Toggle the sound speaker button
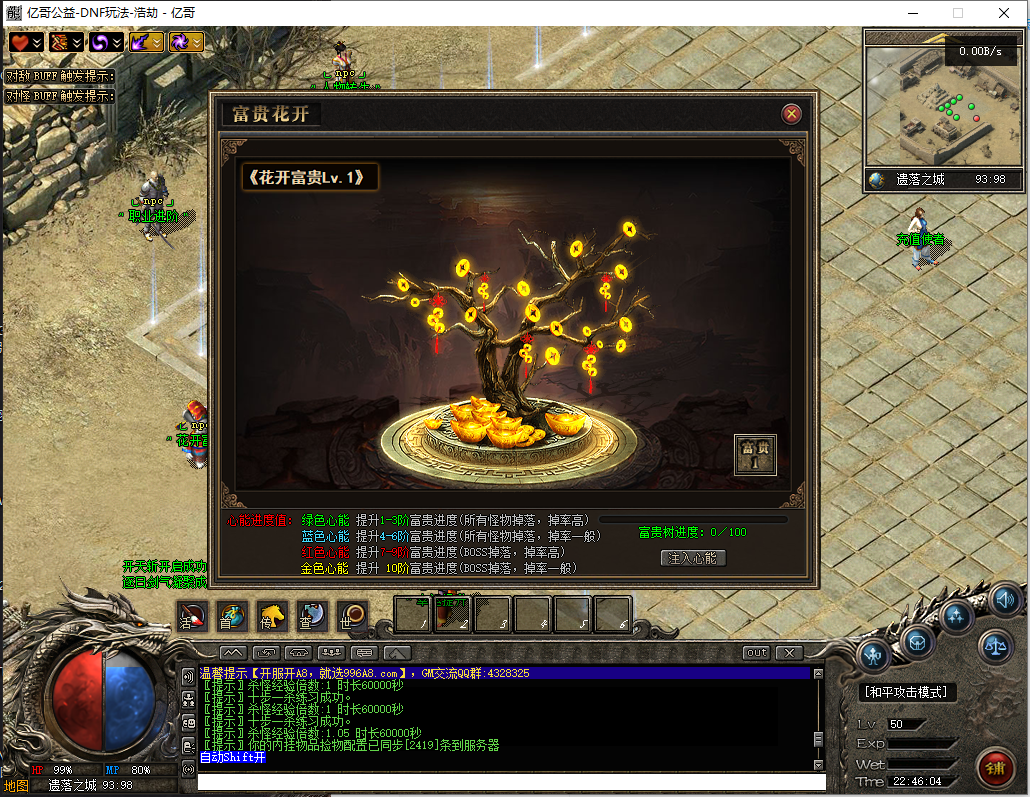This screenshot has width=1030, height=797. click(x=1006, y=599)
